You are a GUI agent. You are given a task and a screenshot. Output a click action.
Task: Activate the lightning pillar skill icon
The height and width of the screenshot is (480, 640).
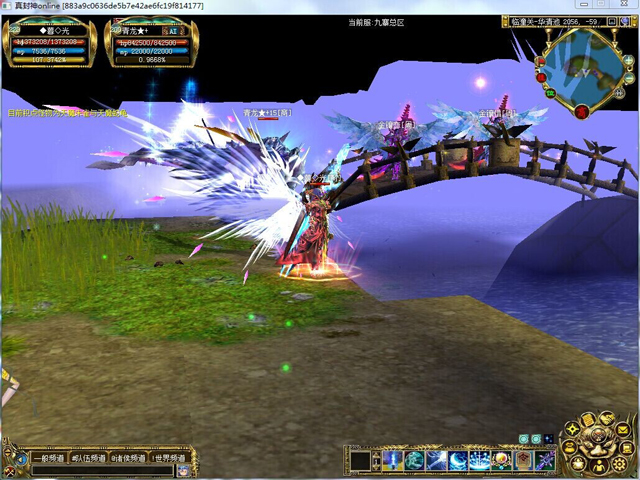click(x=391, y=460)
